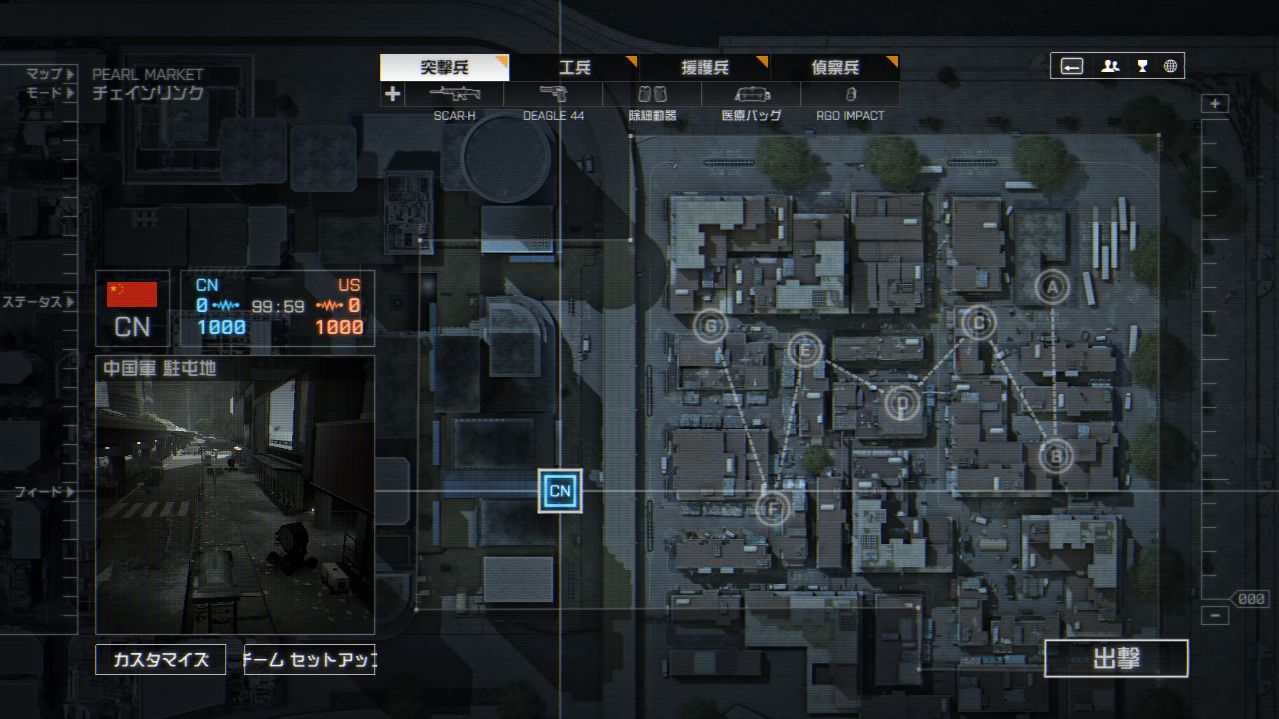Select the CN base spawn point
This screenshot has height=719, width=1279.
coord(560,491)
